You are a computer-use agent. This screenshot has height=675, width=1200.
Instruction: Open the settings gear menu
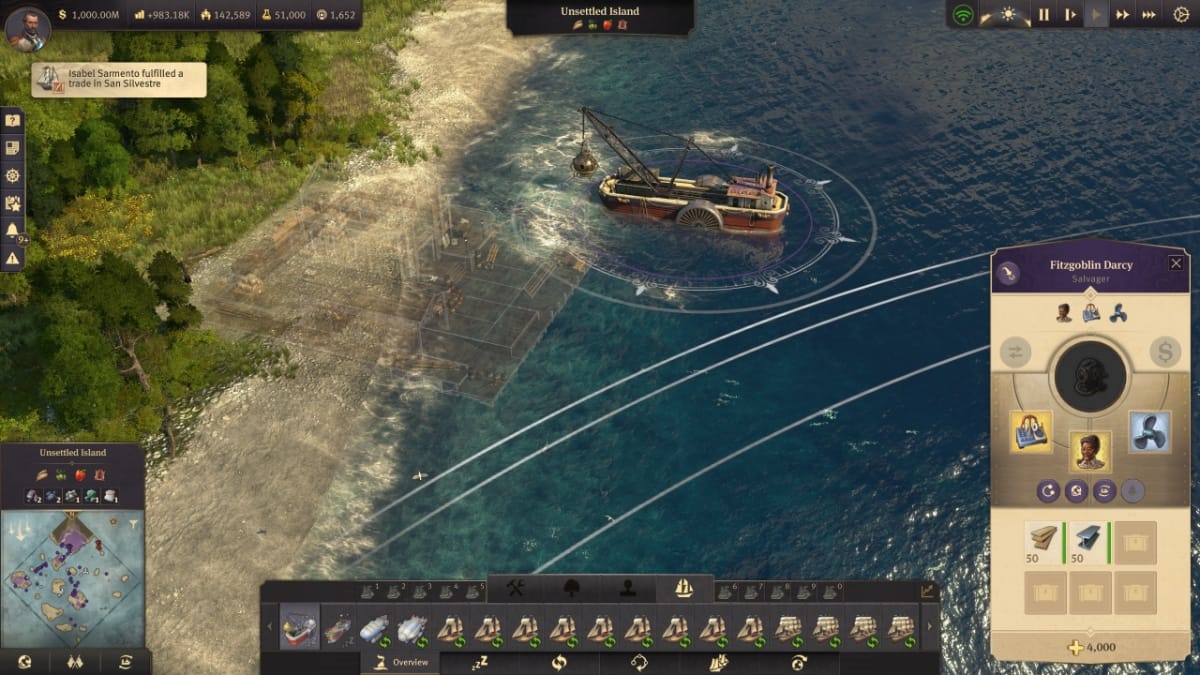pos(1181,15)
